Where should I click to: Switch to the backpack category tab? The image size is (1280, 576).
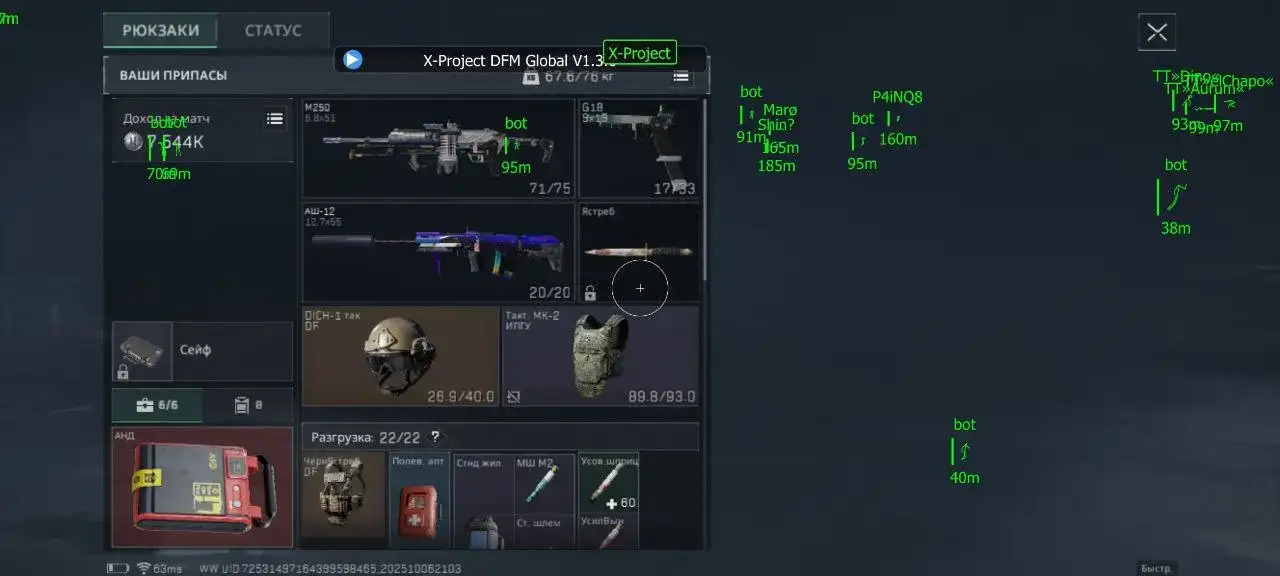click(247, 406)
